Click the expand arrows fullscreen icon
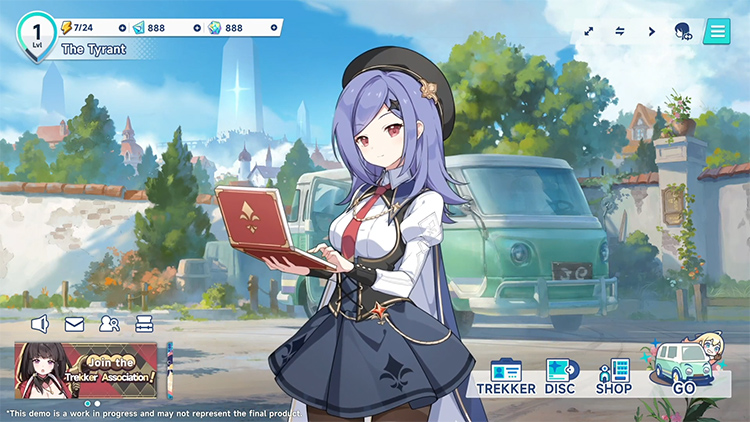The width and height of the screenshot is (750, 422). pos(589,31)
